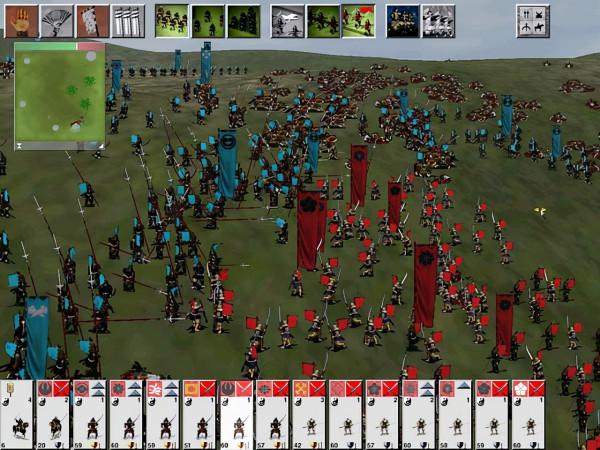Select the general's unit card with 6 men
The width and height of the screenshot is (600, 450).
point(17,415)
